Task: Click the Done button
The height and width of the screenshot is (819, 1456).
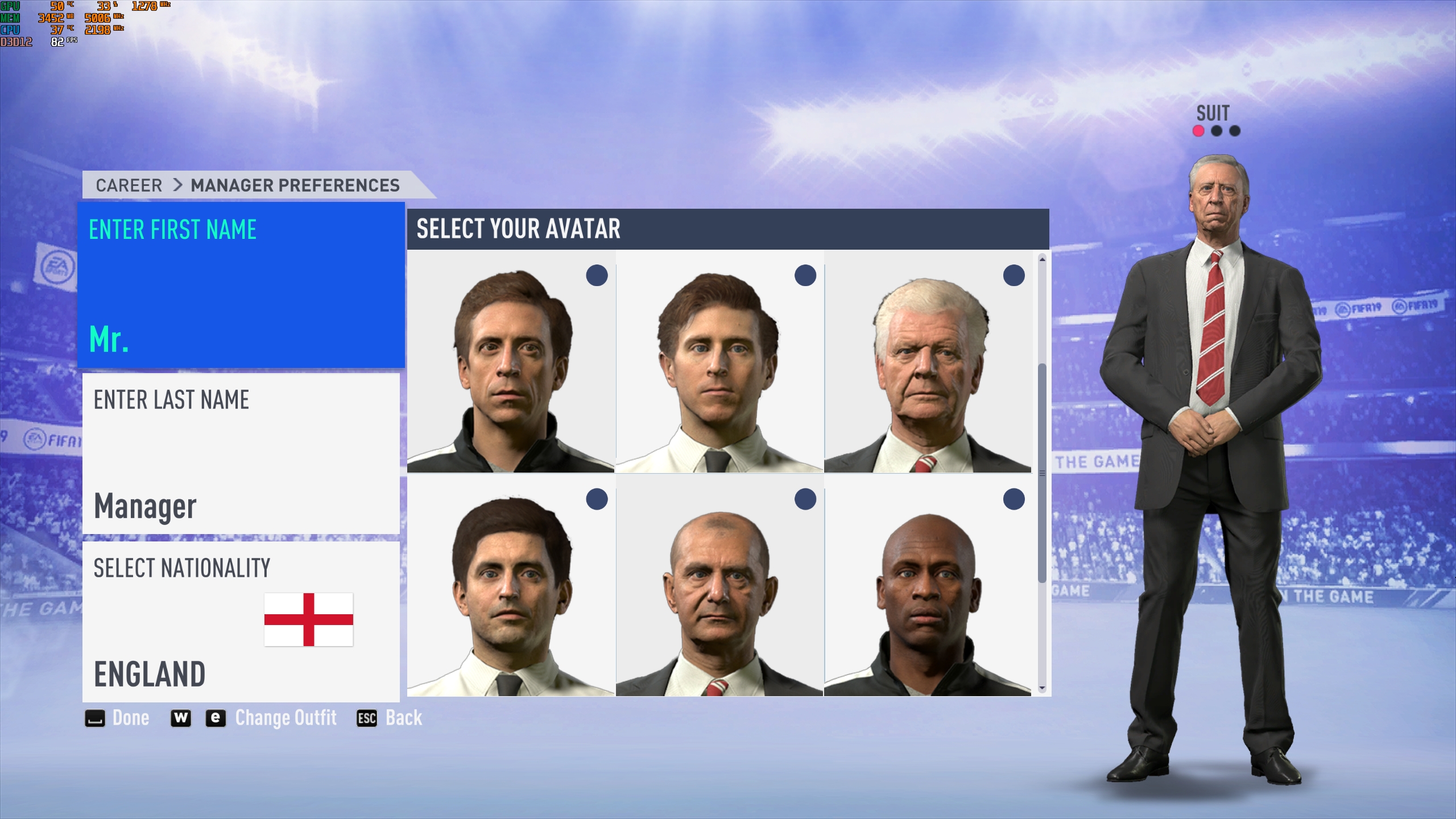Action: (x=118, y=718)
